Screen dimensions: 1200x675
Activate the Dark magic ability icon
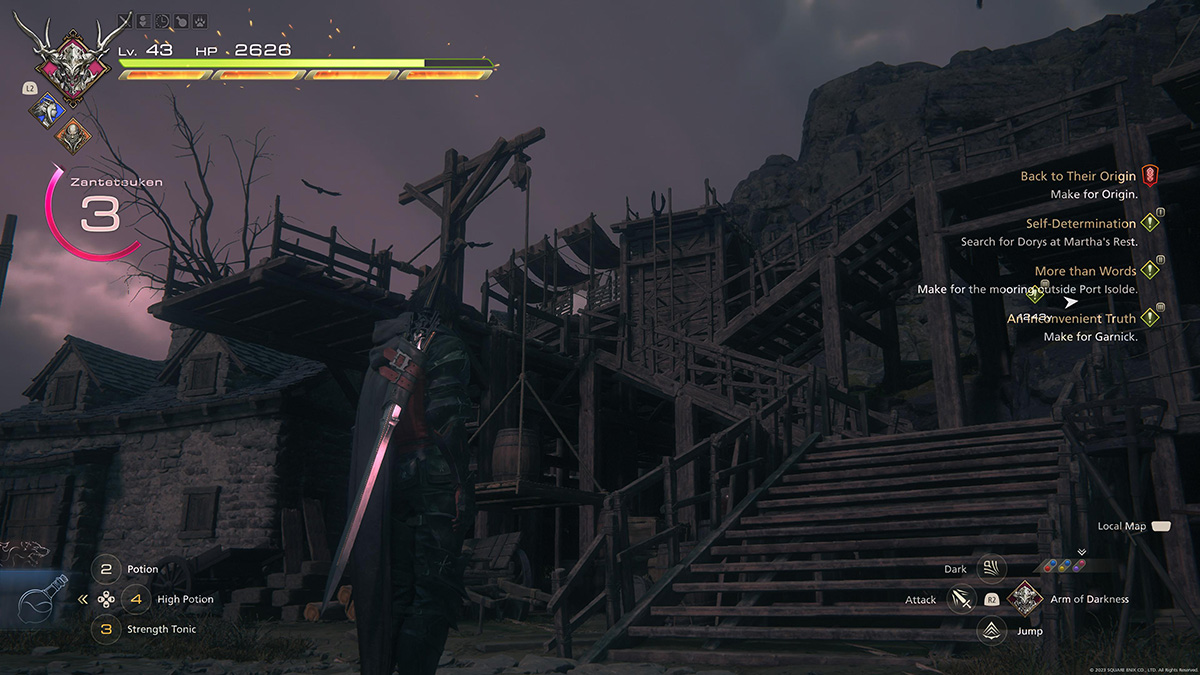(991, 569)
